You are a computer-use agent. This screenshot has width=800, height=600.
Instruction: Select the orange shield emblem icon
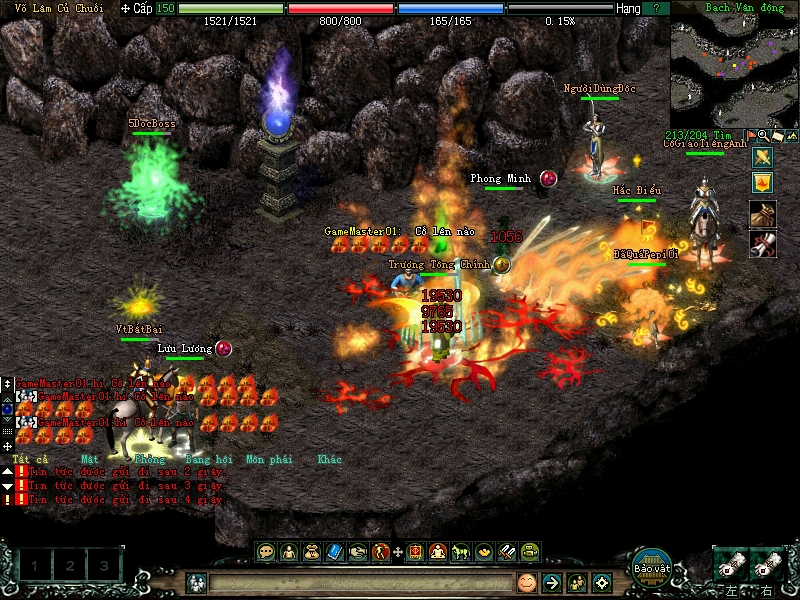(762, 182)
